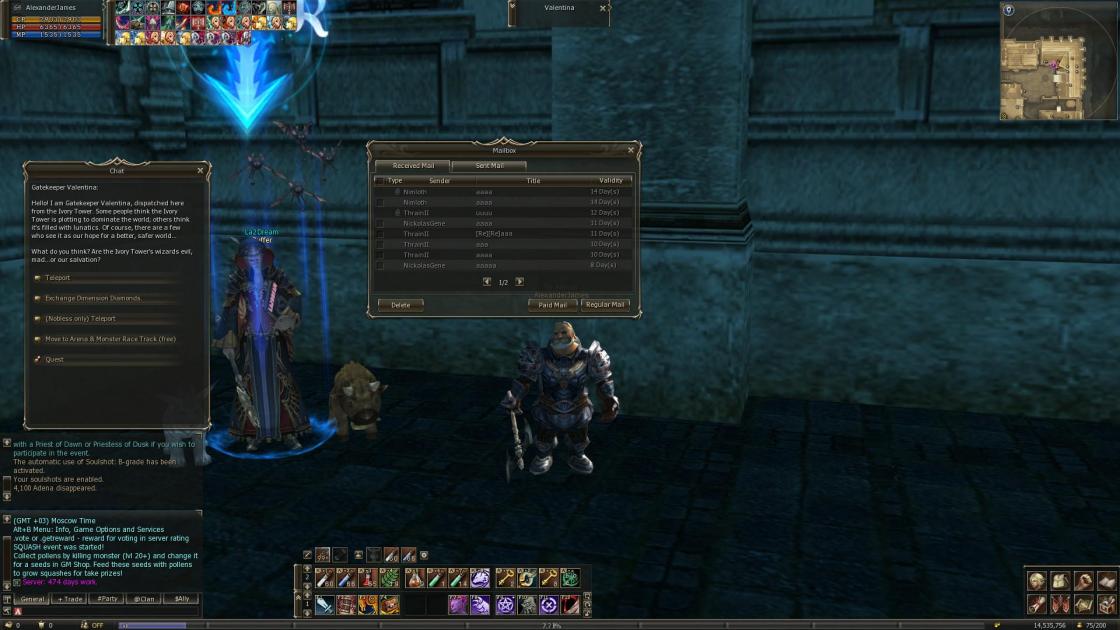Switch to the Sent Mail tab
The height and width of the screenshot is (630, 1120).
[489, 166]
